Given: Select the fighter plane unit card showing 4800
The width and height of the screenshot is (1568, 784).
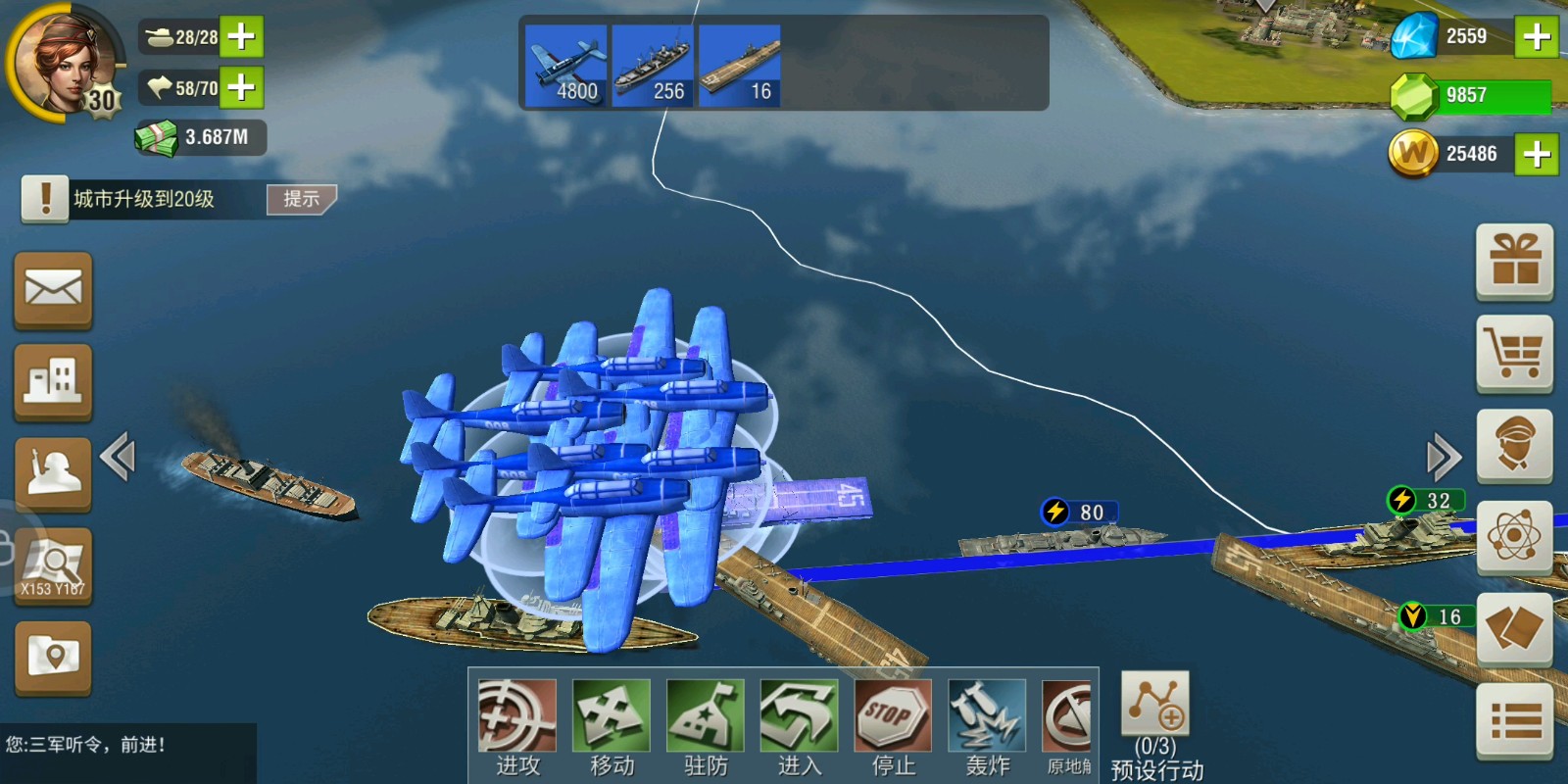Looking at the screenshot, I should (x=565, y=66).
